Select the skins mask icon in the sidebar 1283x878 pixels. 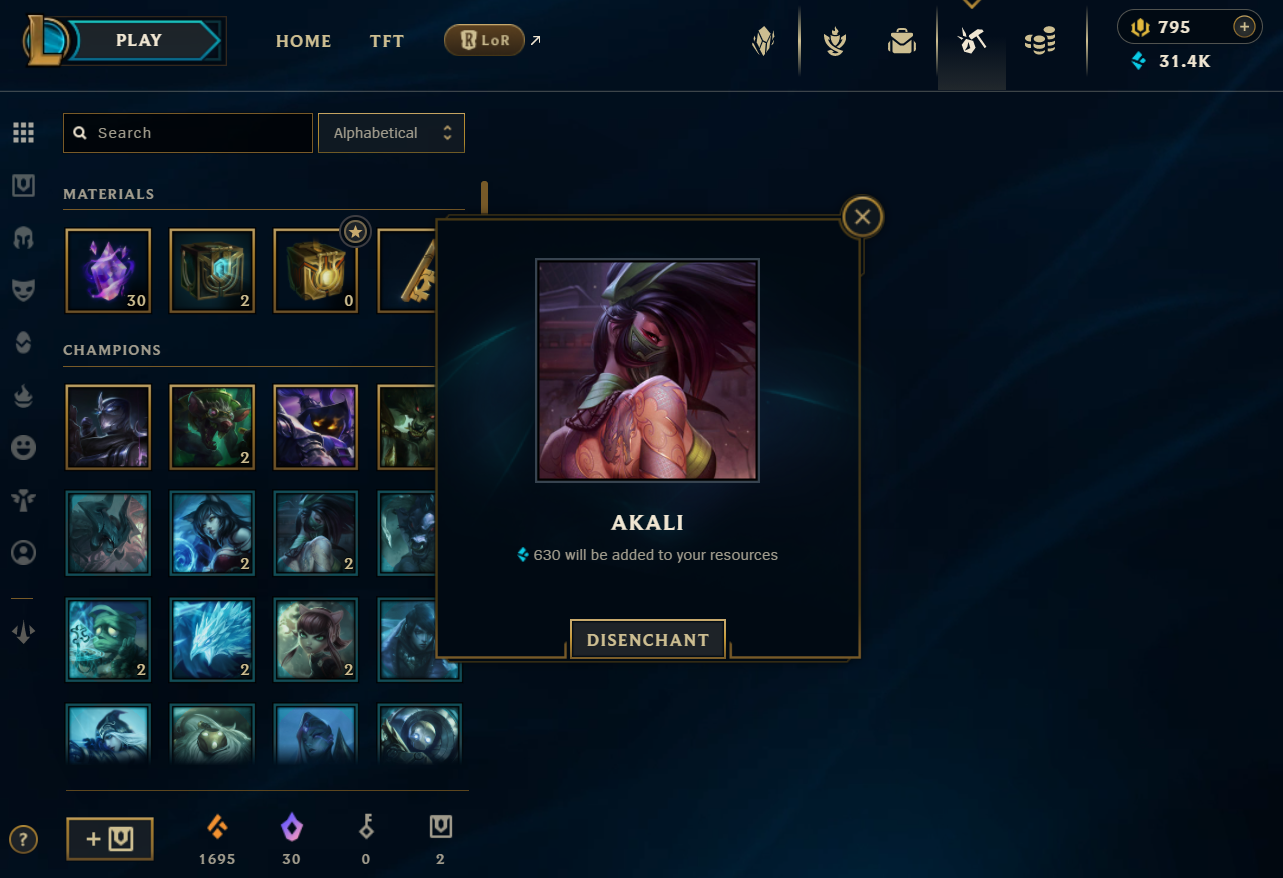tap(23, 290)
